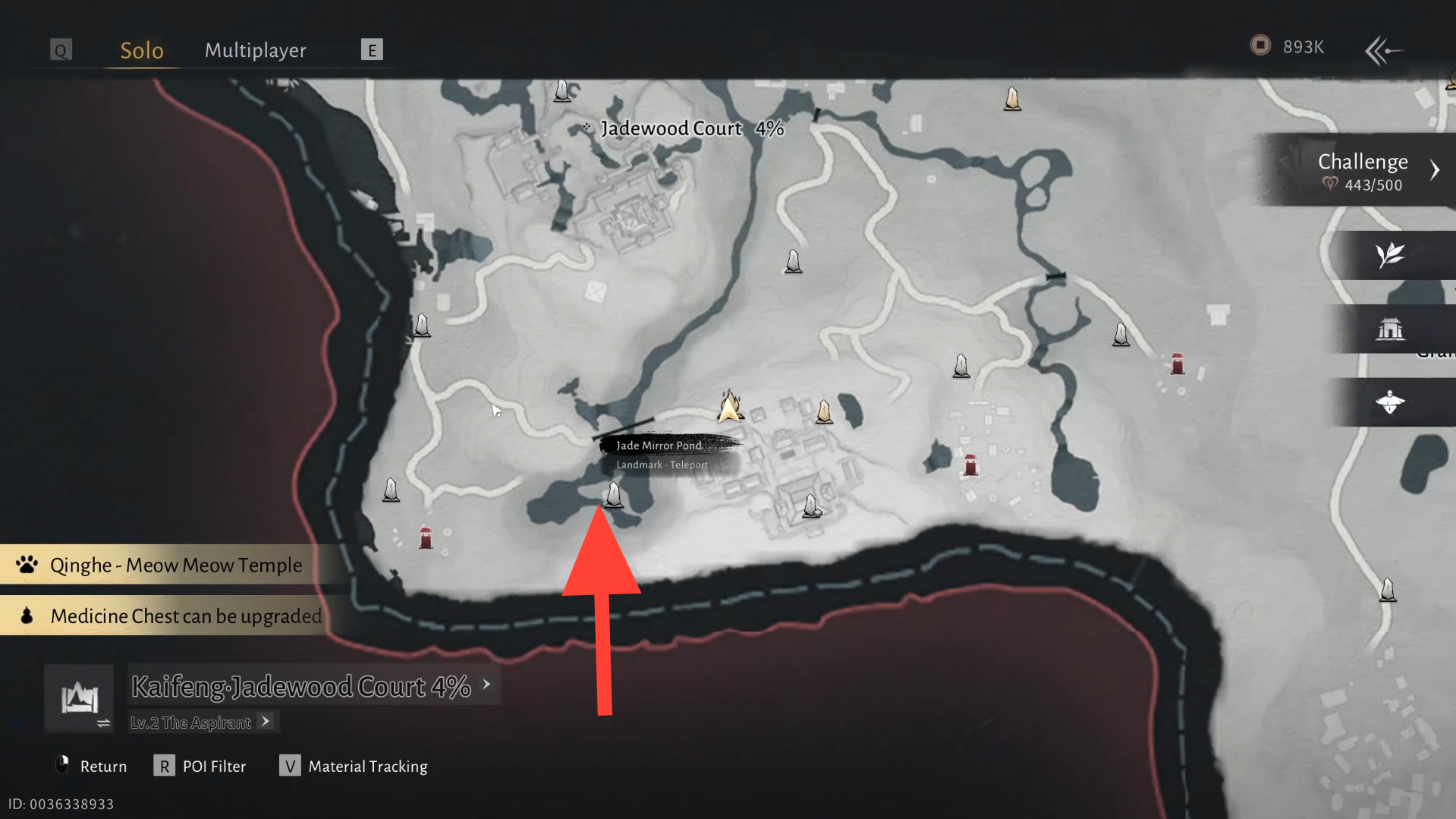Open Material Tracking
The height and width of the screenshot is (819, 1456).
[x=354, y=766]
